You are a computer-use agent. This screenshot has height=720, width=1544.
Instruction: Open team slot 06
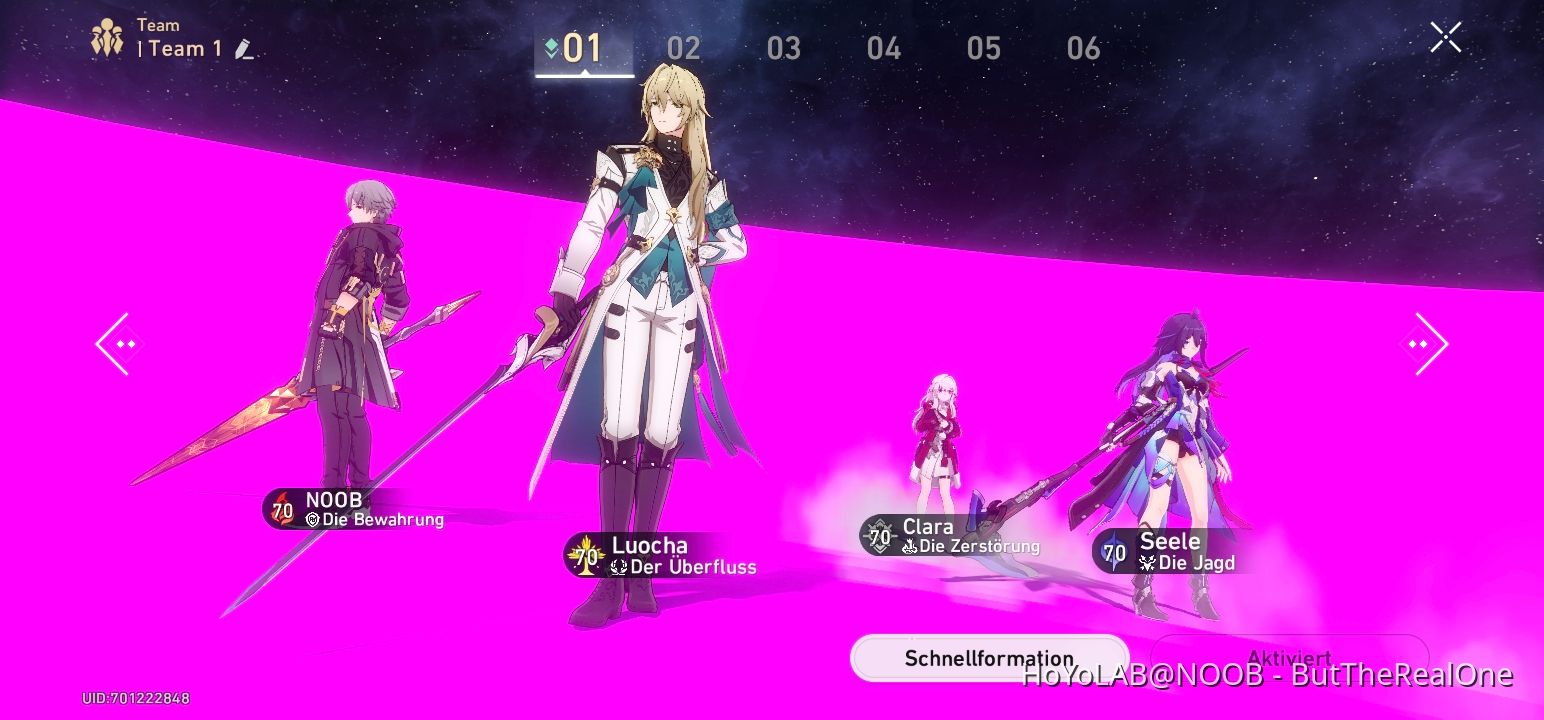pos(1084,48)
